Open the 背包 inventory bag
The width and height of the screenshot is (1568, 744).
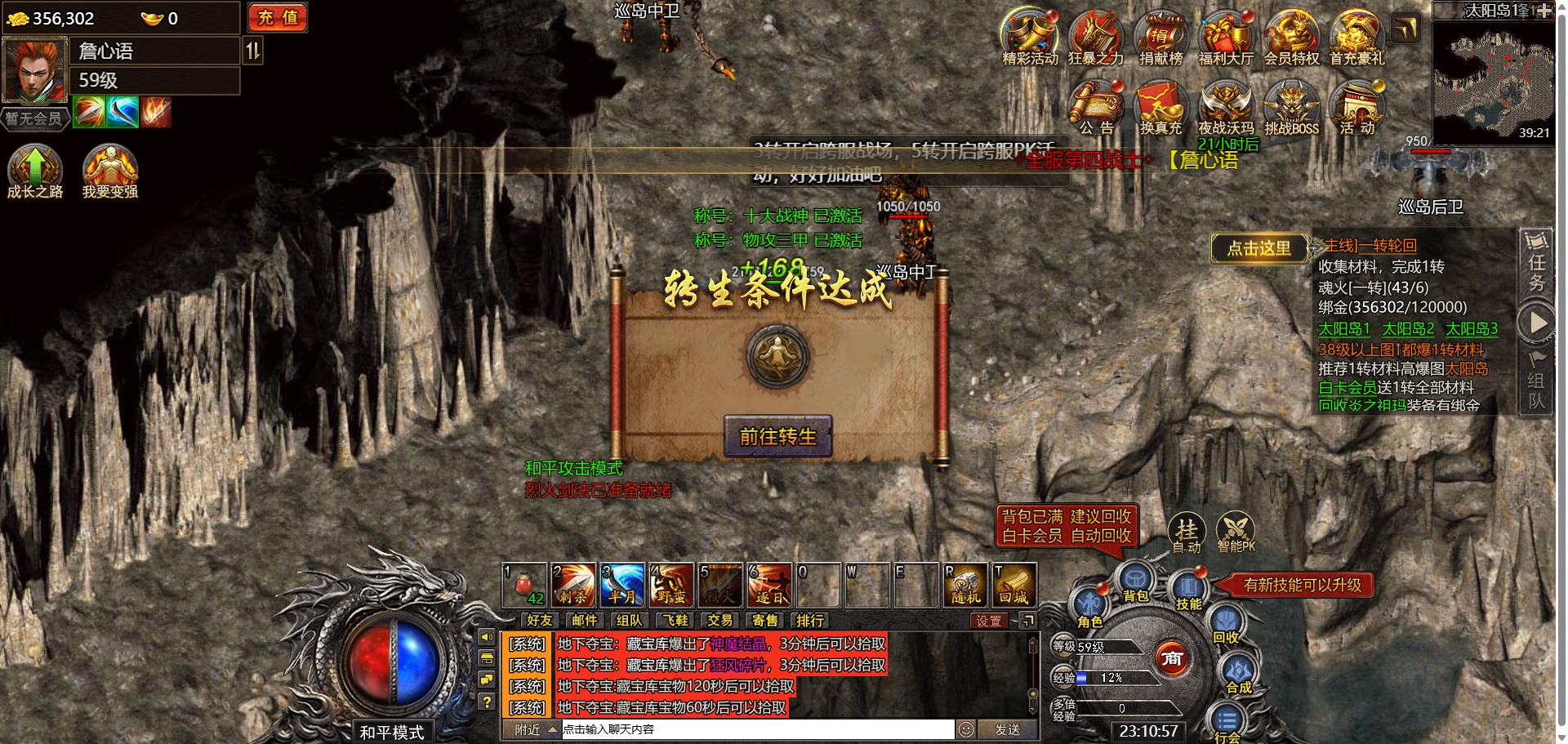(1135, 583)
